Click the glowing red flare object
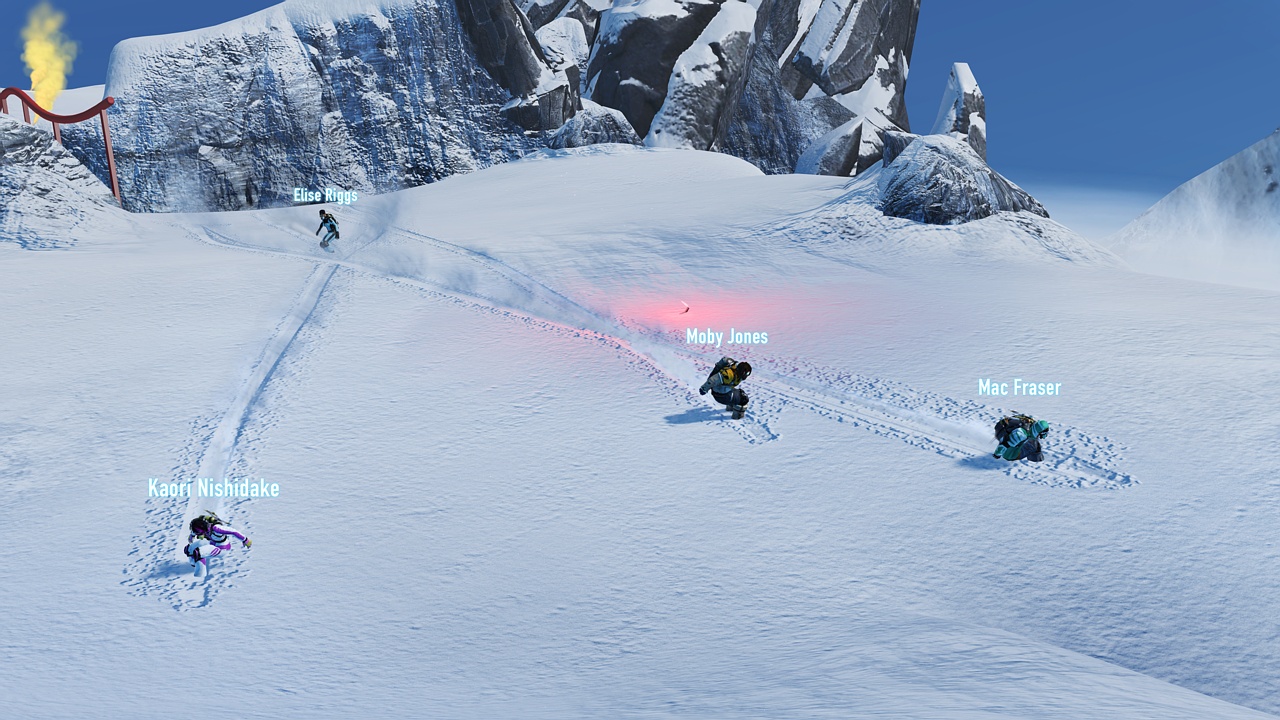1280x720 pixels. coord(685,306)
